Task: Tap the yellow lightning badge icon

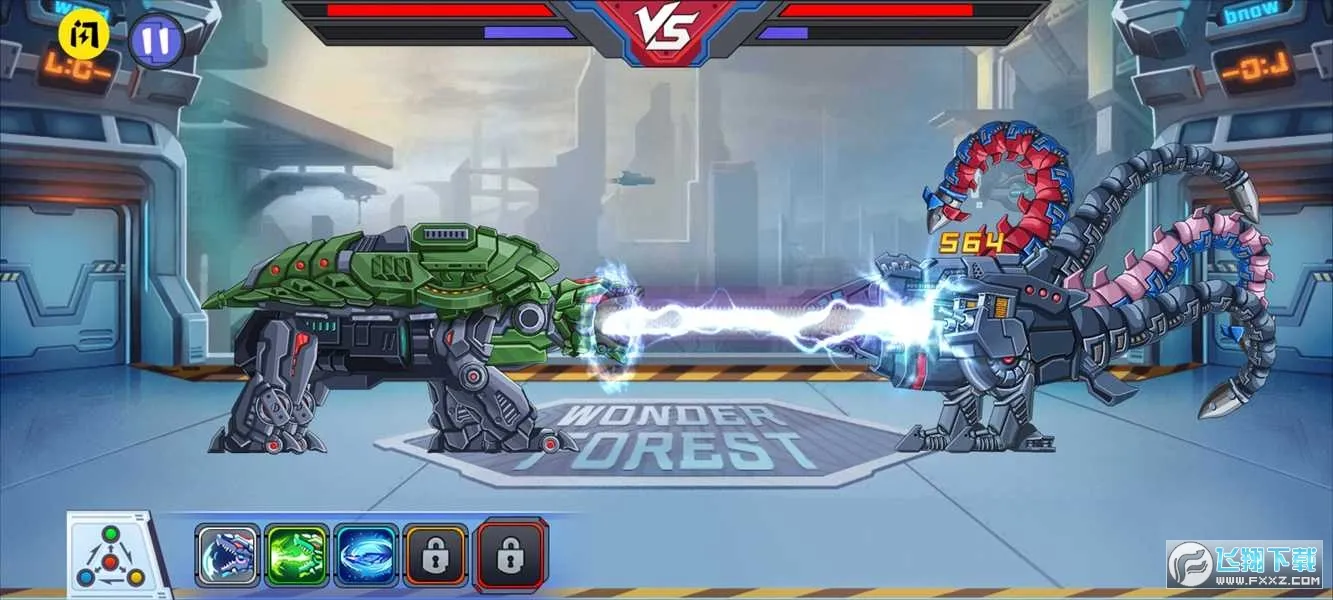Action: pos(84,35)
